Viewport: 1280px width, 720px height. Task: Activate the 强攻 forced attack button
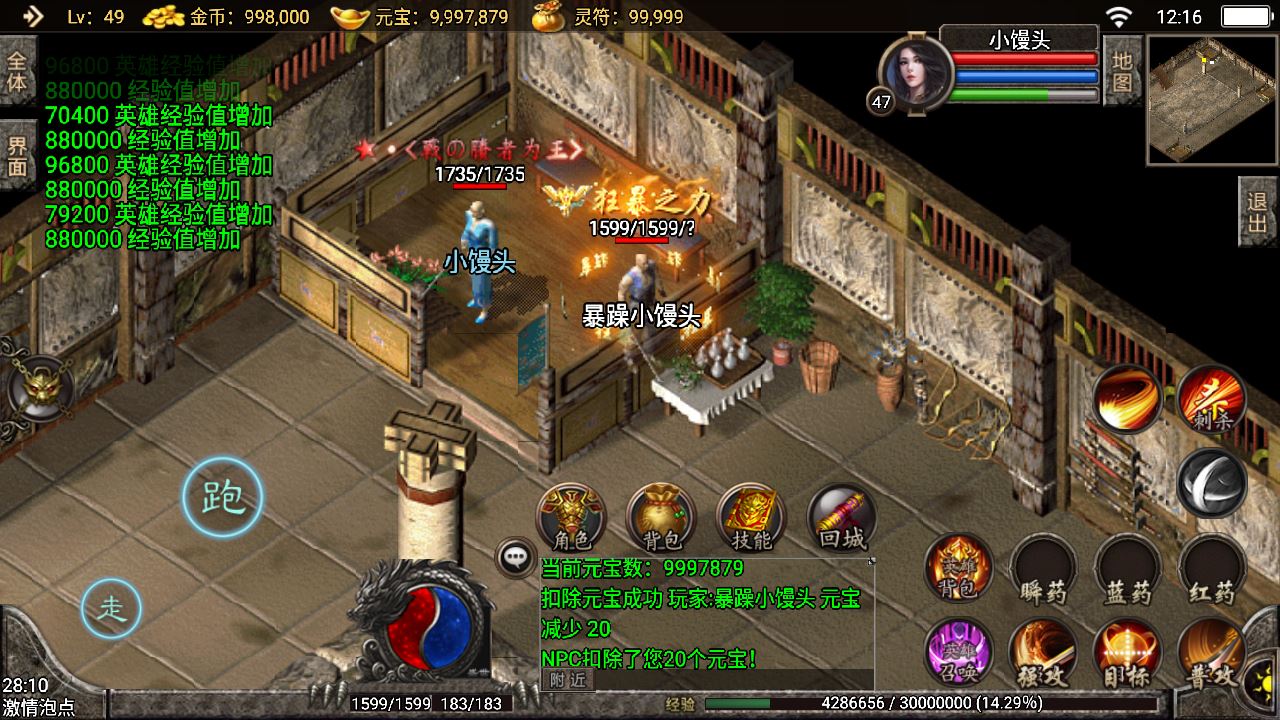[1044, 652]
